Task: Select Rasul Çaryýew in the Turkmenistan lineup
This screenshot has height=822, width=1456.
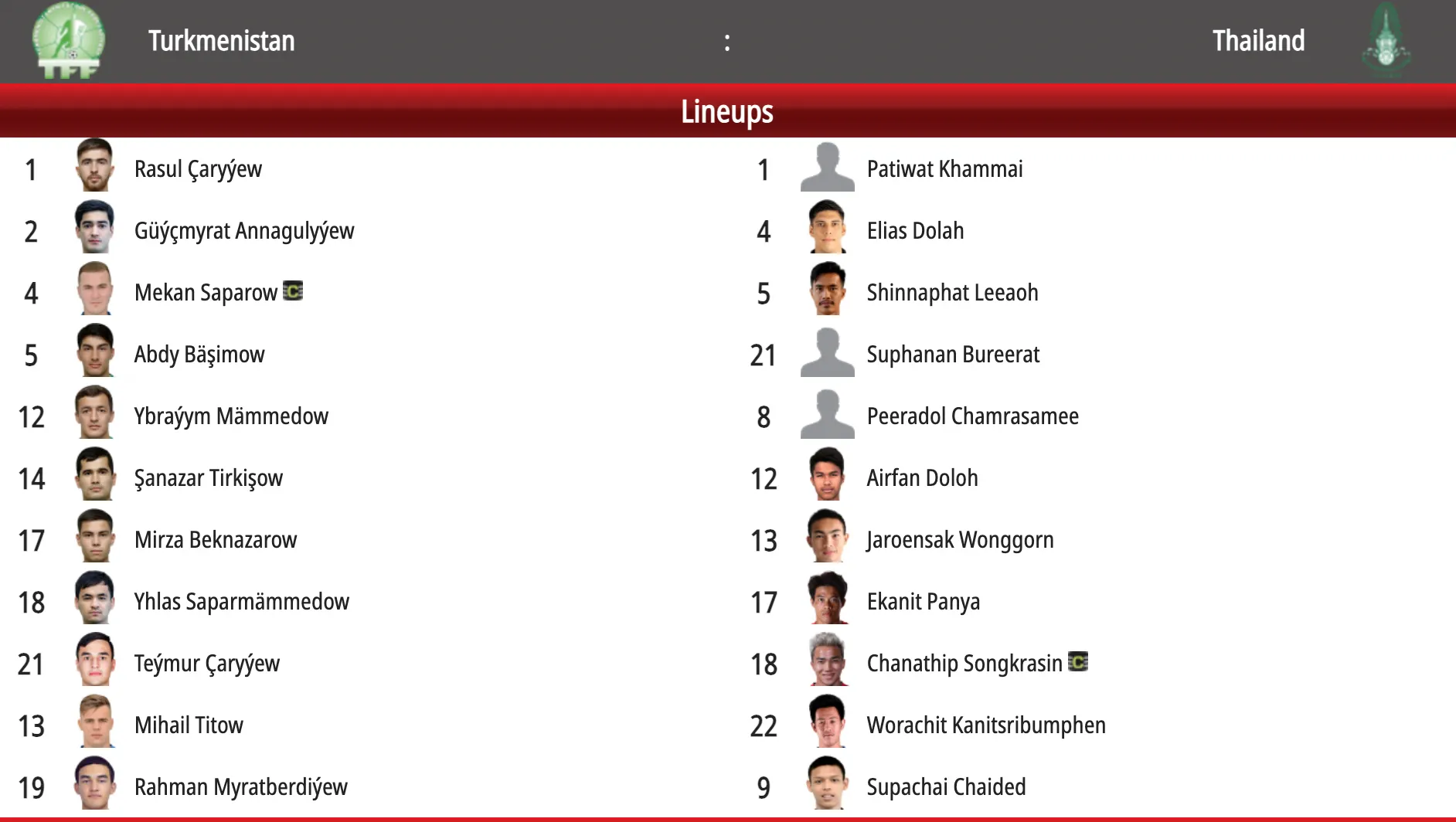Action: (x=198, y=169)
